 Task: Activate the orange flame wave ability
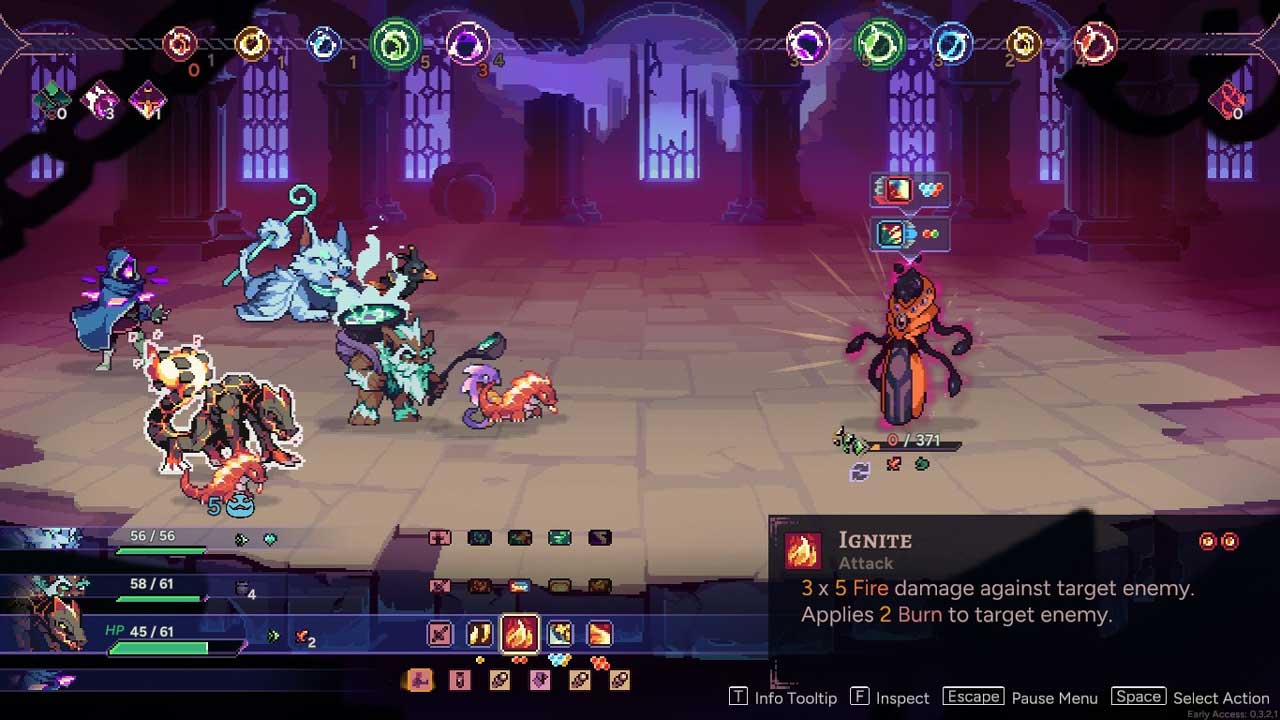[599, 633]
